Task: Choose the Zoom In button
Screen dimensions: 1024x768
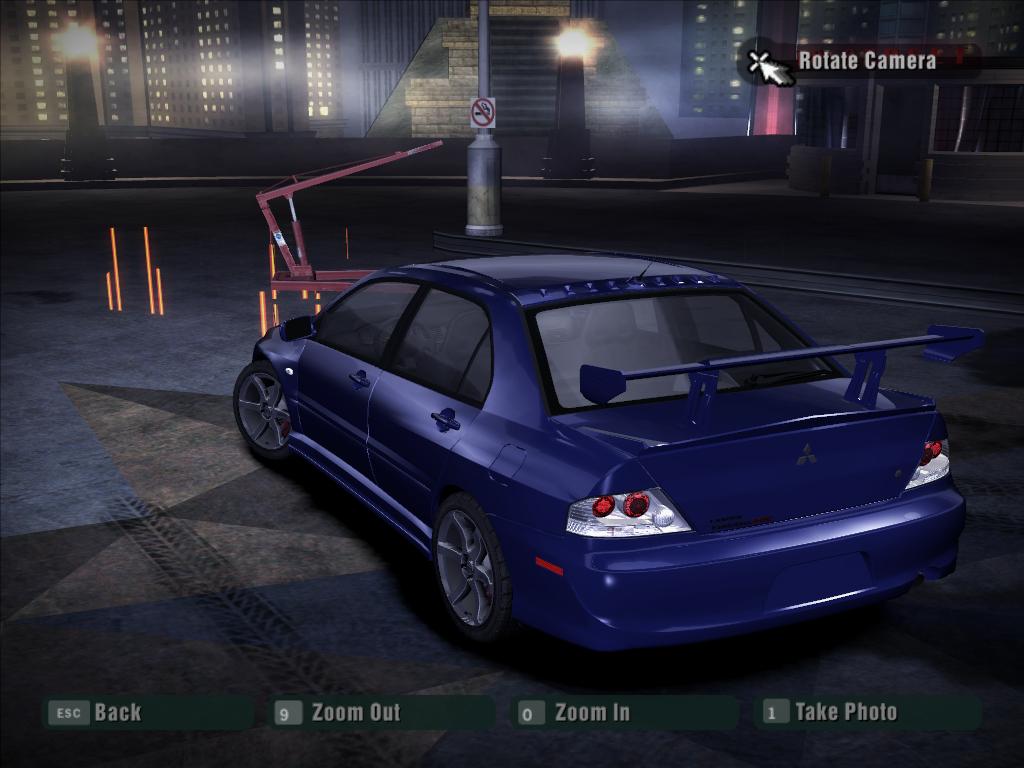Action: coord(592,713)
